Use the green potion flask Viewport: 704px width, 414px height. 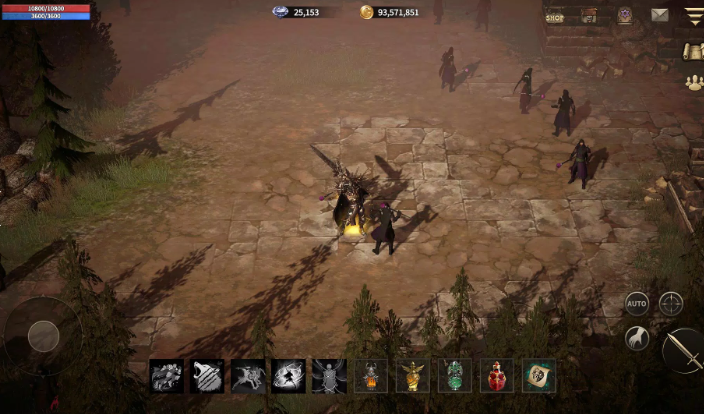455,376
